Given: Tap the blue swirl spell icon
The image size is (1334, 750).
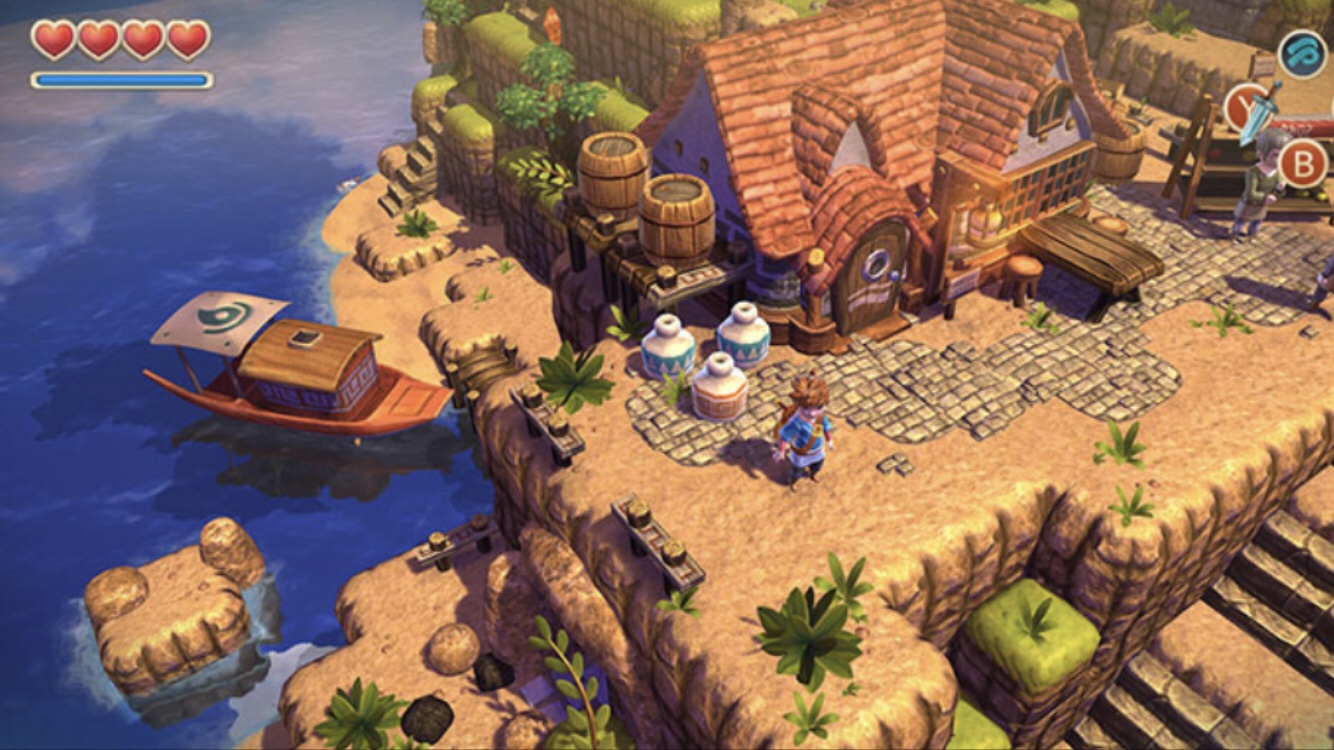Looking at the screenshot, I should point(1303,54).
